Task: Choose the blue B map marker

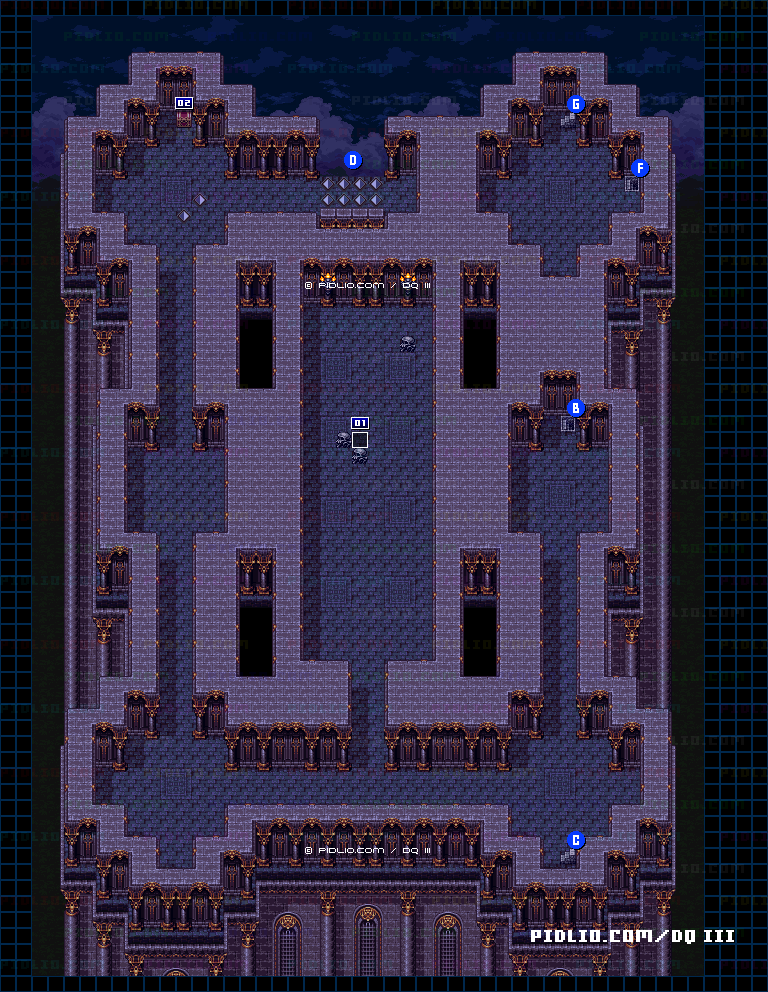Action: tap(575, 408)
